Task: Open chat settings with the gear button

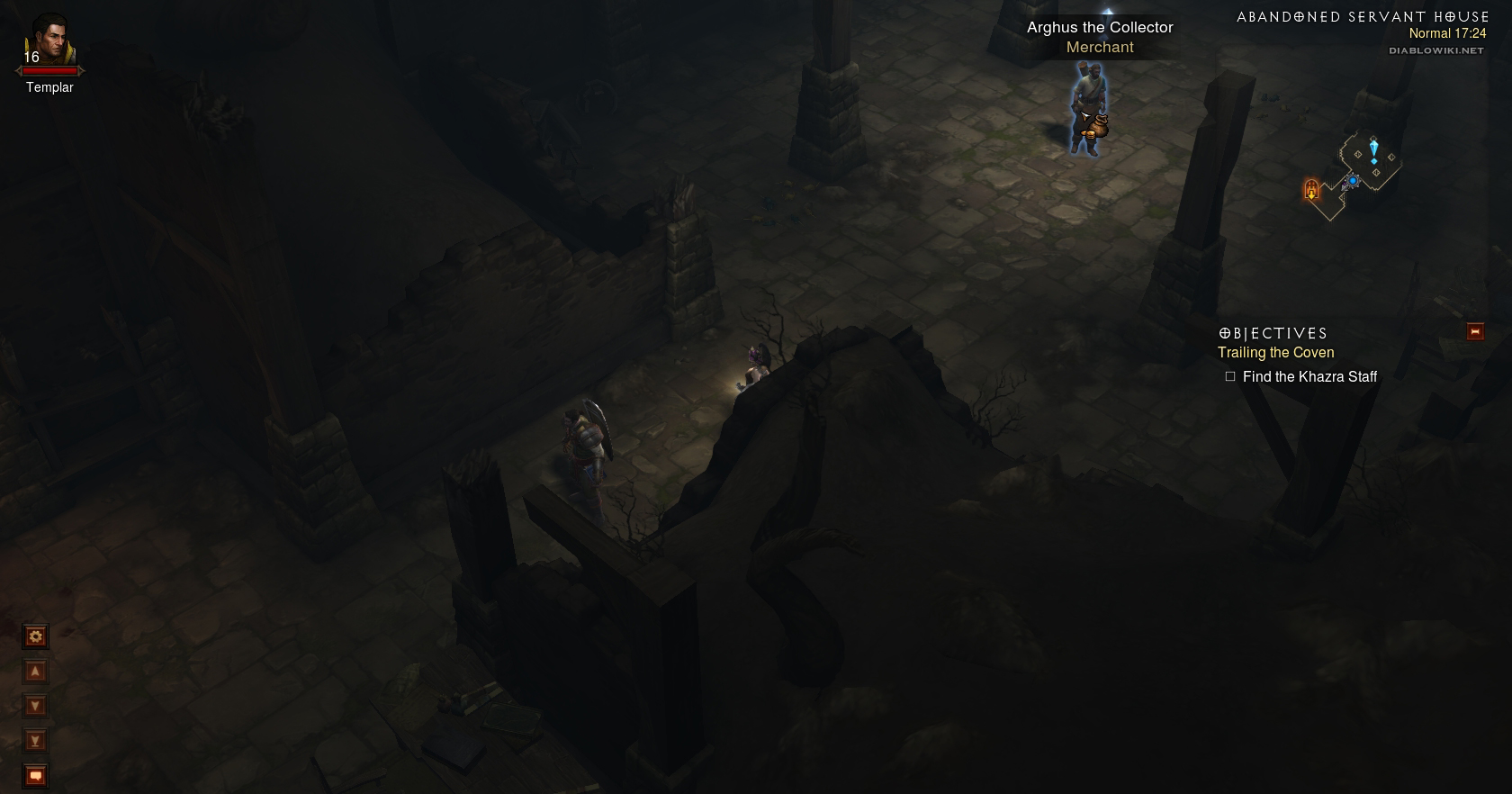Action: coord(35,636)
